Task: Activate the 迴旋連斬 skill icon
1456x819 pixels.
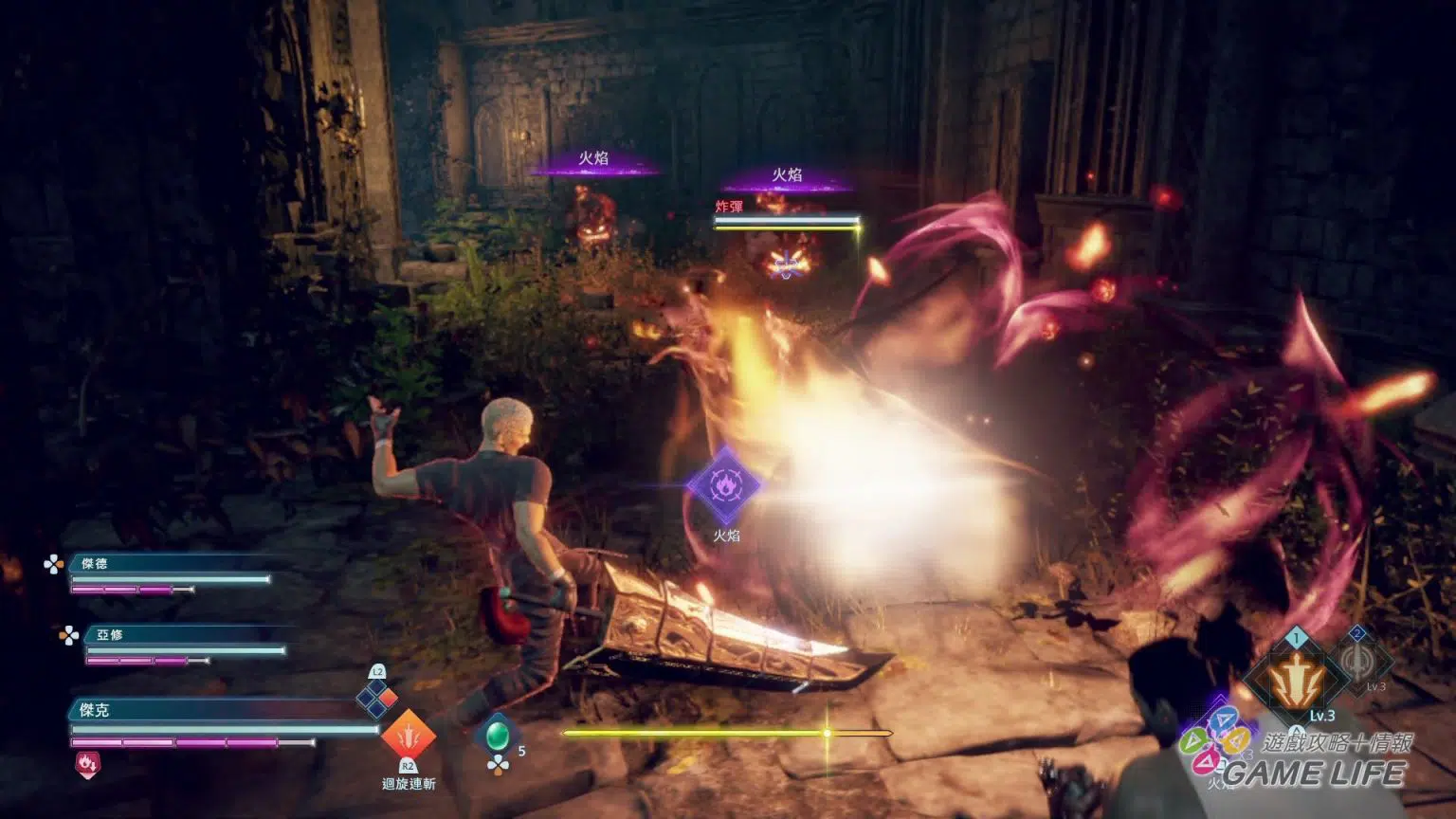Action: 409,736
